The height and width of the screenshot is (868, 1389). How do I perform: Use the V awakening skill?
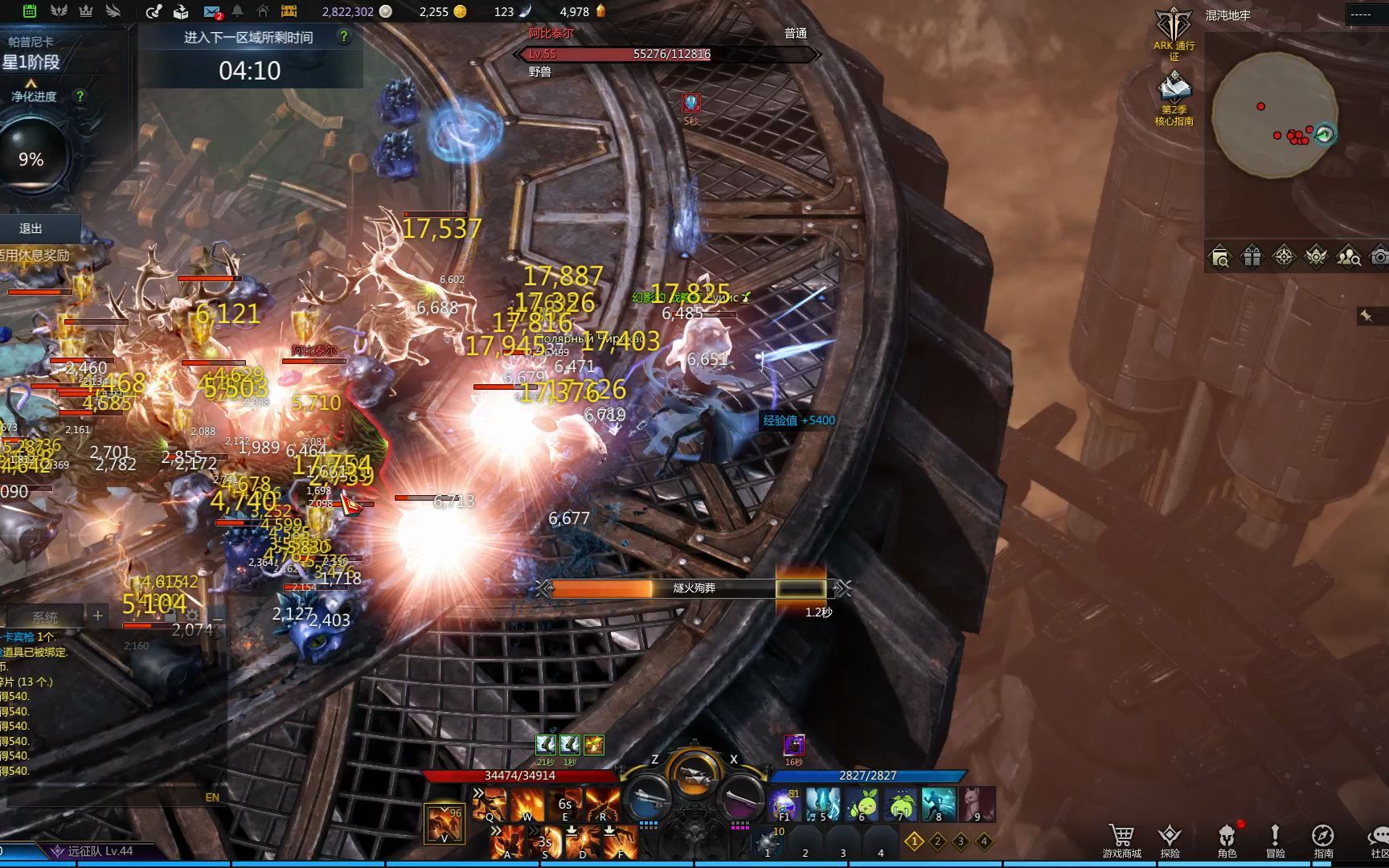(444, 825)
